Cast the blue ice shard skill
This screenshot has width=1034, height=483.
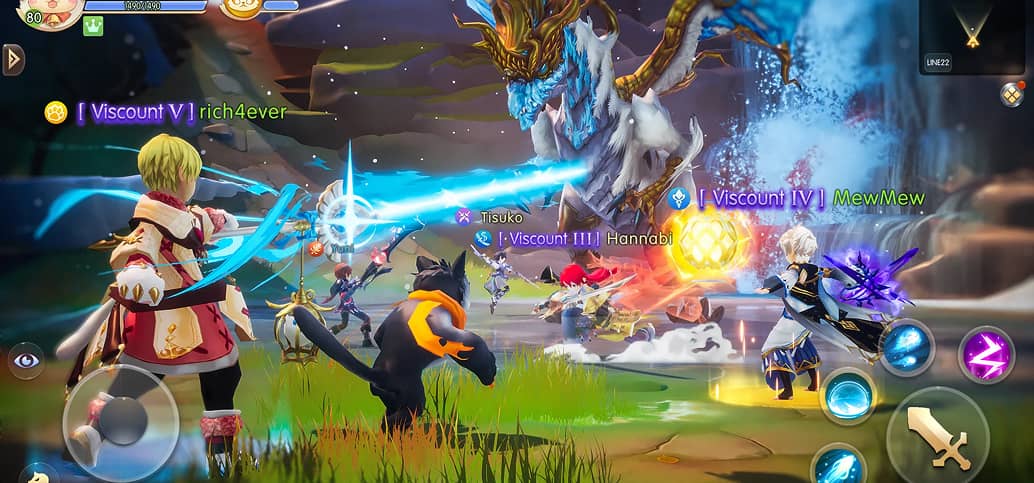(907, 348)
